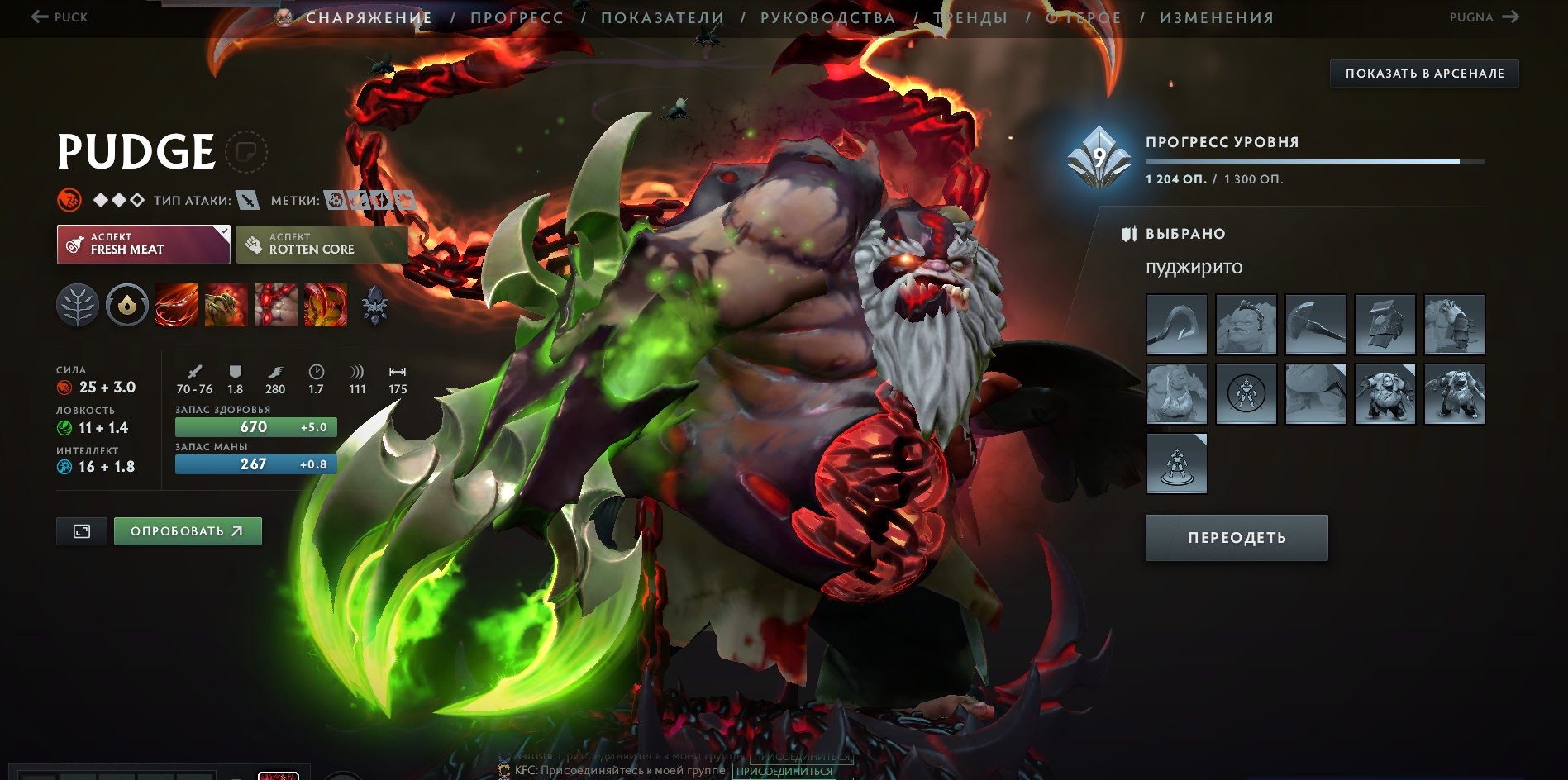This screenshot has width=1568, height=780.
Task: Open the О ГЕРОЕ tab
Action: coord(1083,17)
